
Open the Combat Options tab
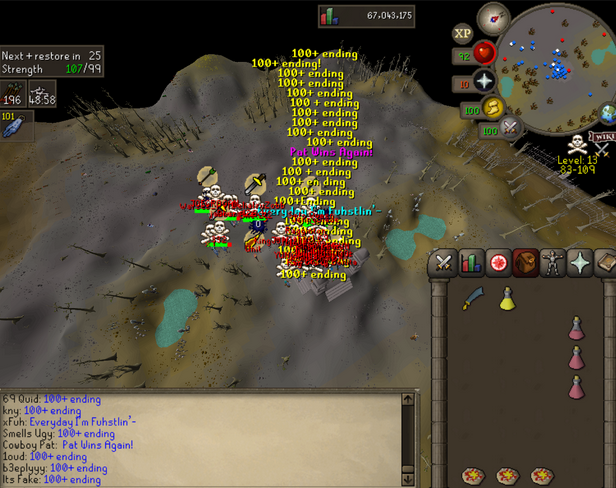point(444,262)
